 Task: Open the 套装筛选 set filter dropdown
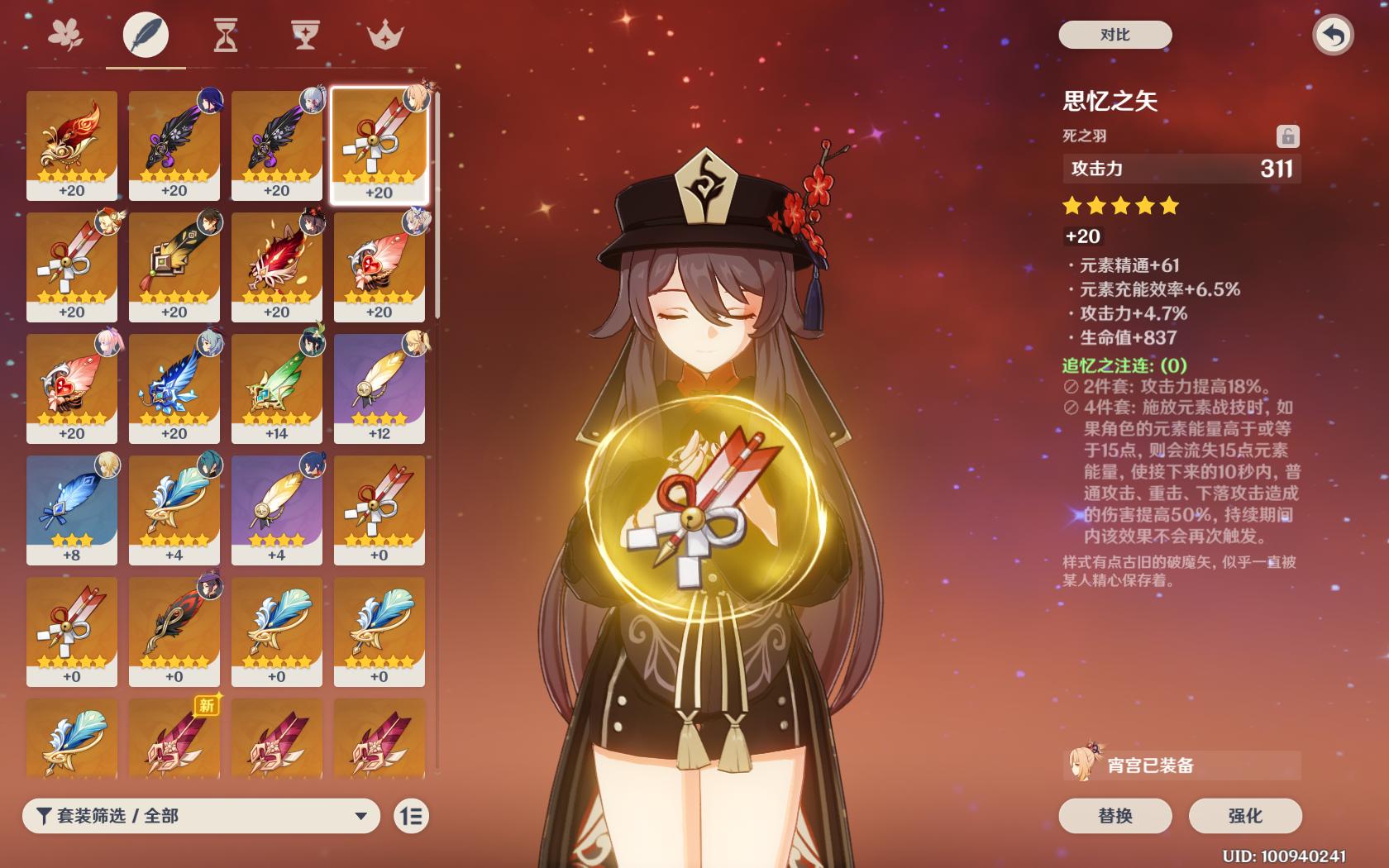198,816
